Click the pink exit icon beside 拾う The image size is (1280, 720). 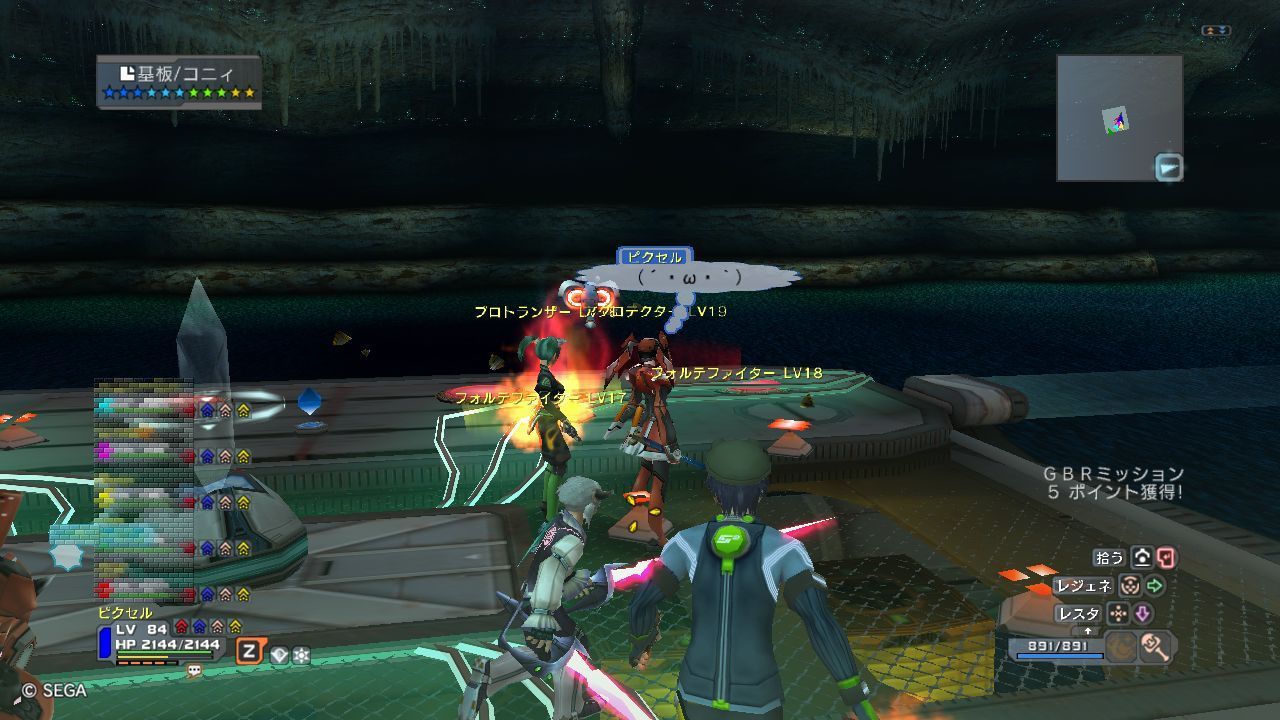pos(1166,558)
